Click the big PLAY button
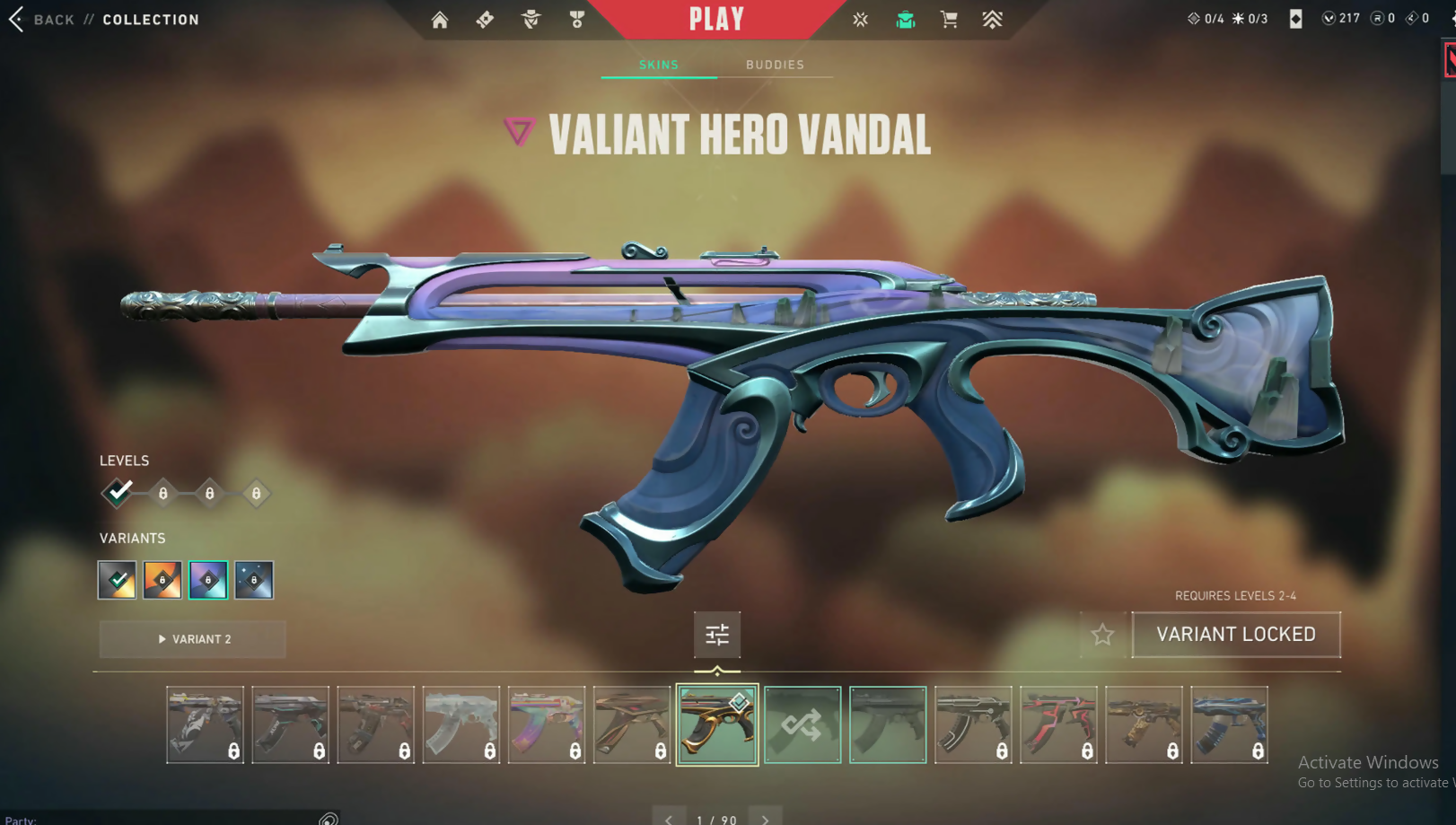 (716, 20)
